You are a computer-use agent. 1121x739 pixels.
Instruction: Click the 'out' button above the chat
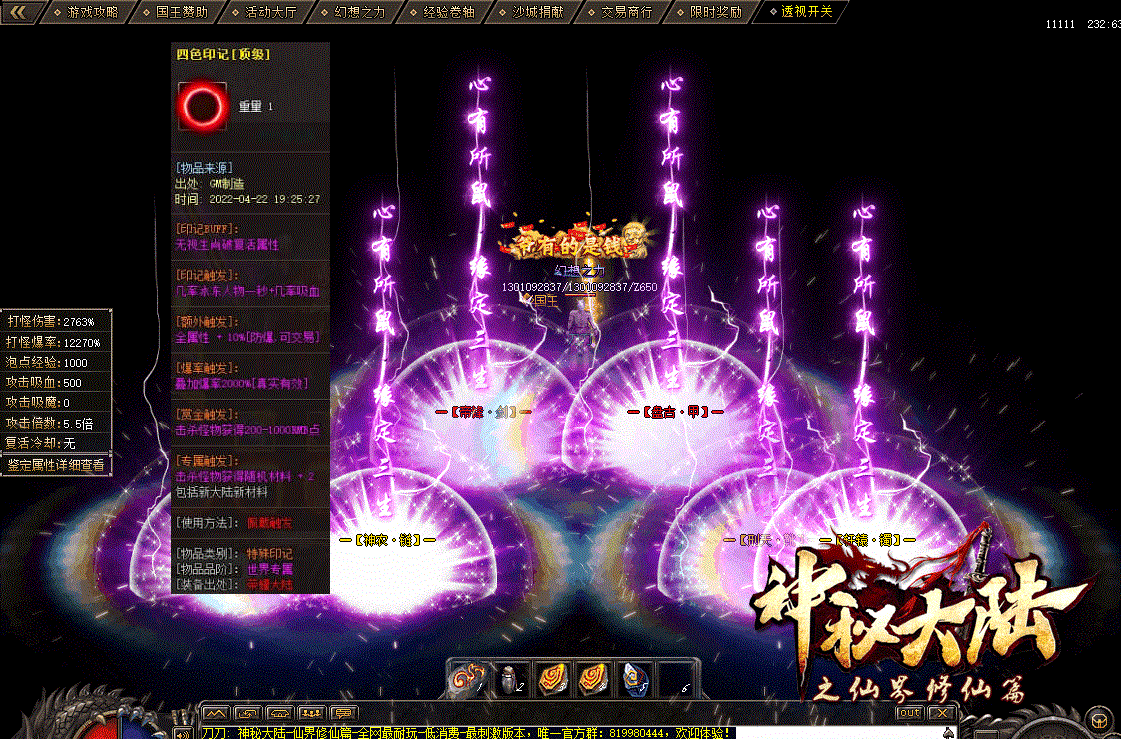(909, 713)
